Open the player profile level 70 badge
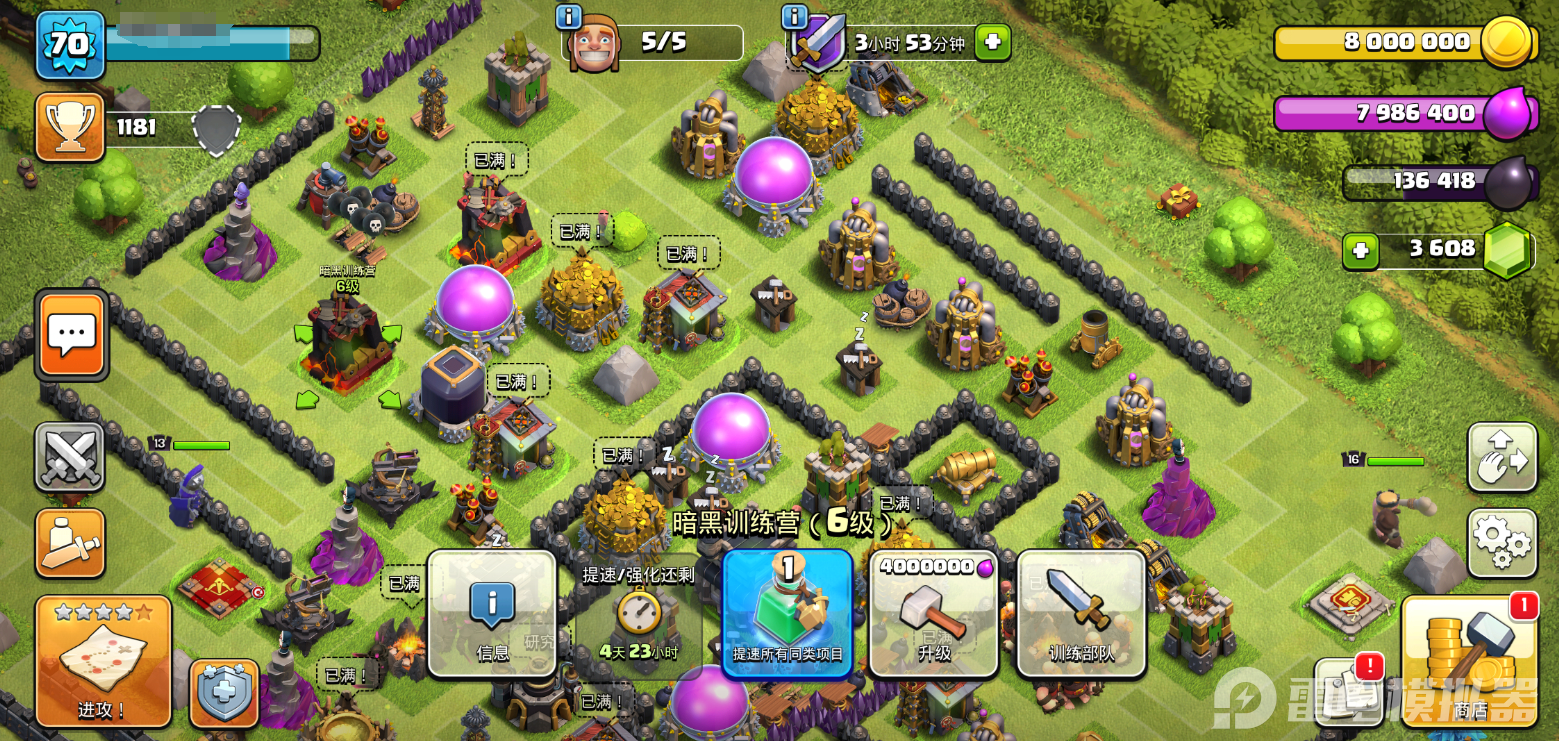This screenshot has width=1559, height=741. (x=70, y=45)
